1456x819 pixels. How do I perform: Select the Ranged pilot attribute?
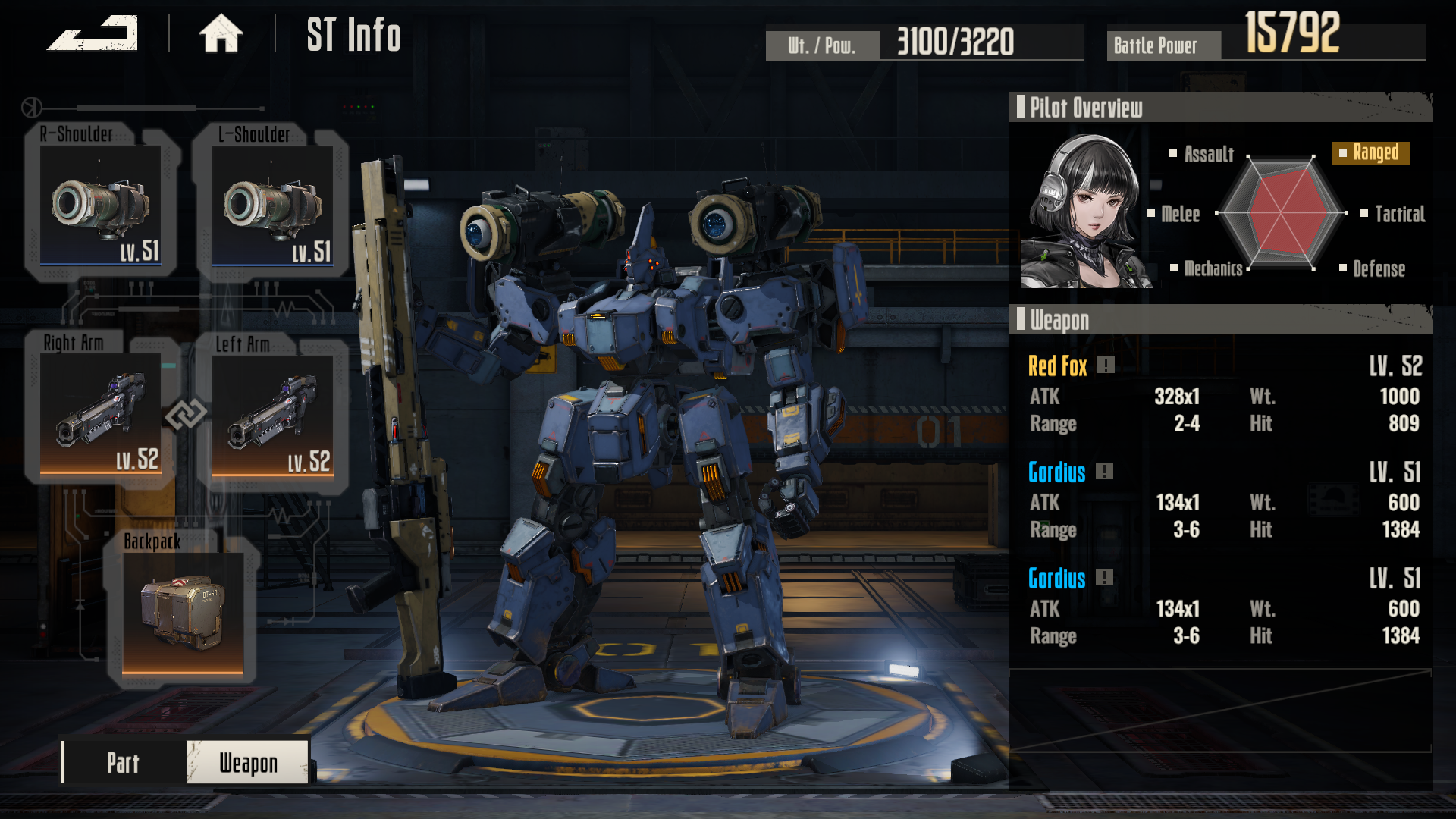click(1371, 153)
